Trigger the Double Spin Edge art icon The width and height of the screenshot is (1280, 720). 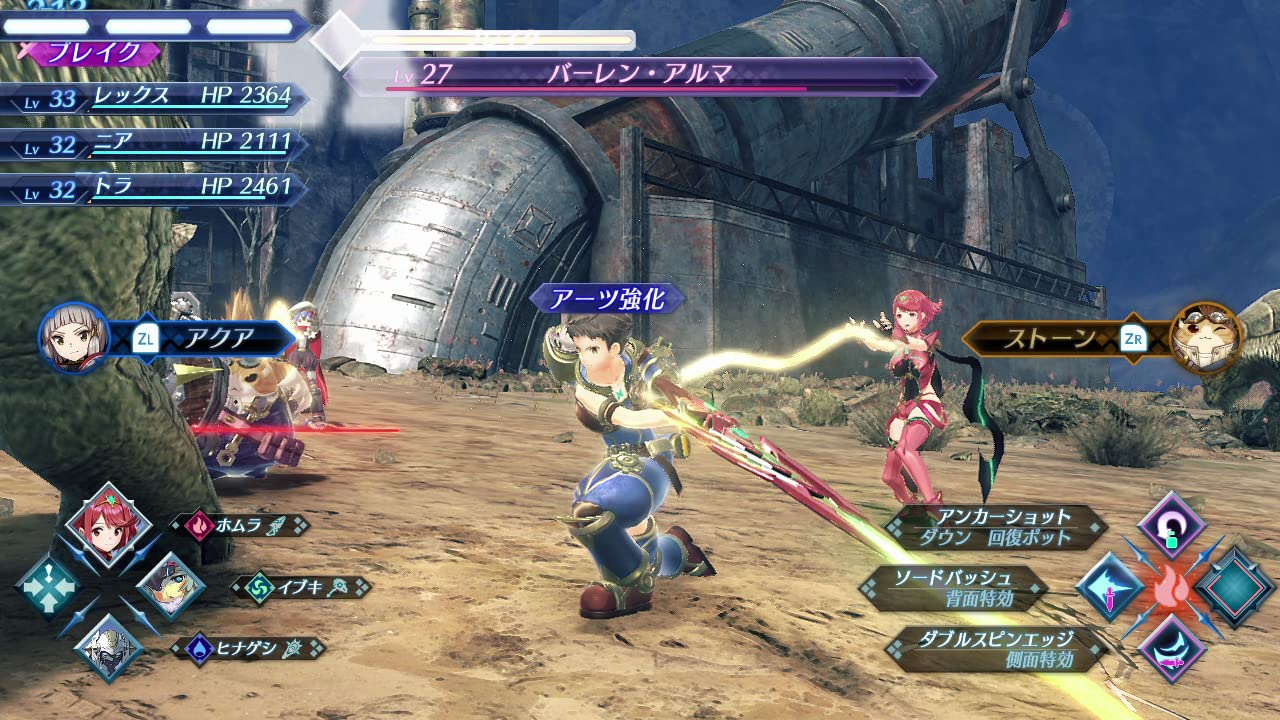pyautogui.click(x=1170, y=650)
